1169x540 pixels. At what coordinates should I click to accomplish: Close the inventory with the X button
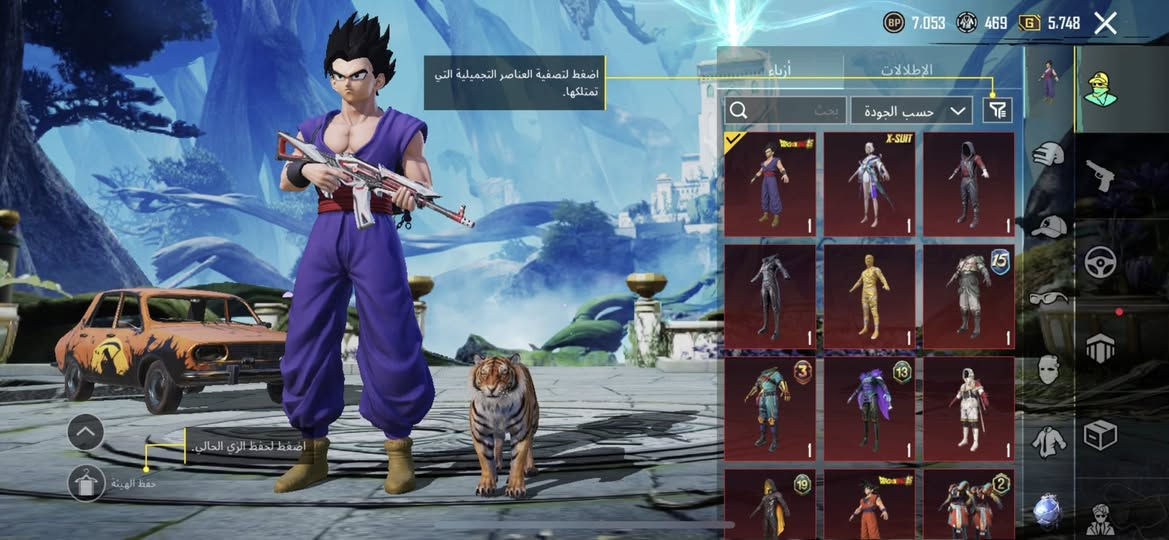coord(1105,23)
